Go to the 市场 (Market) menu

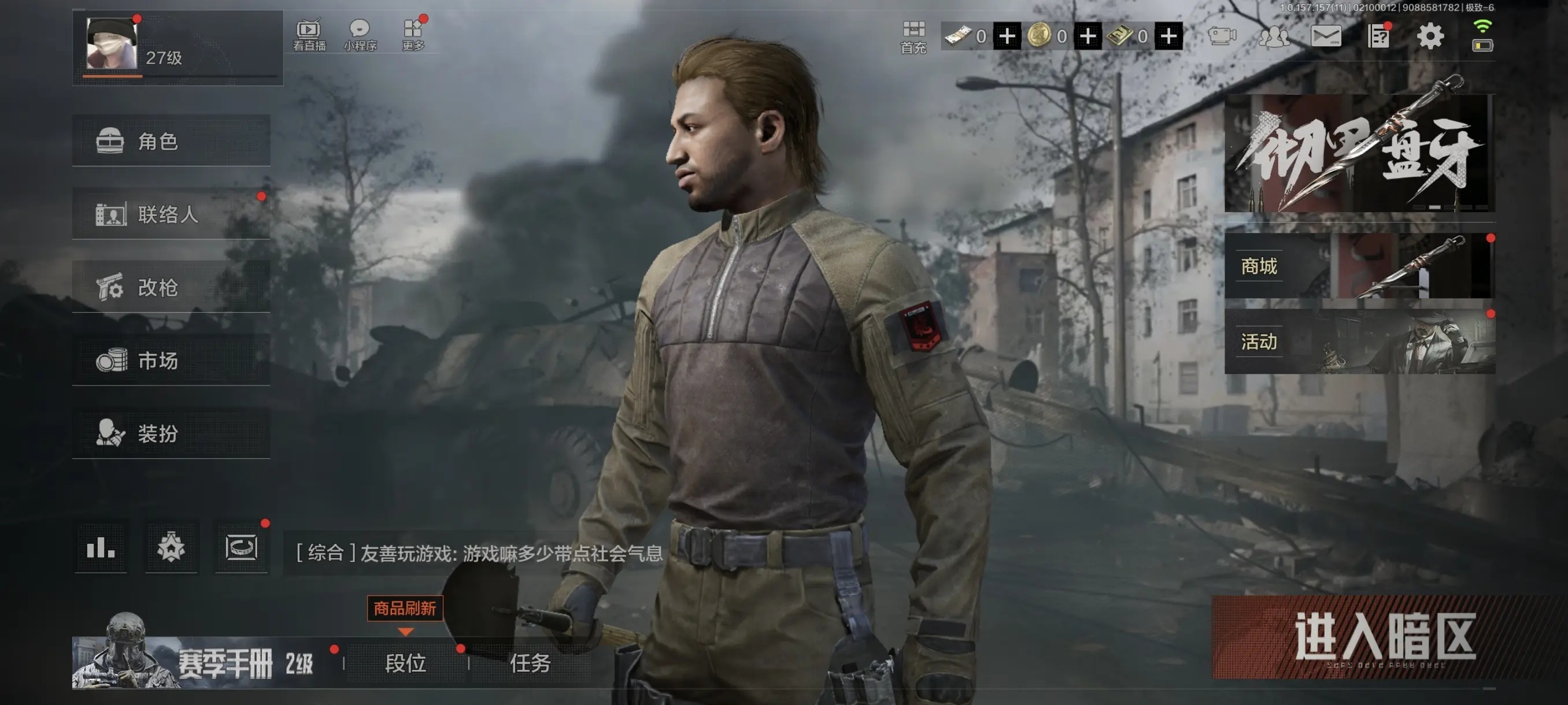(171, 360)
